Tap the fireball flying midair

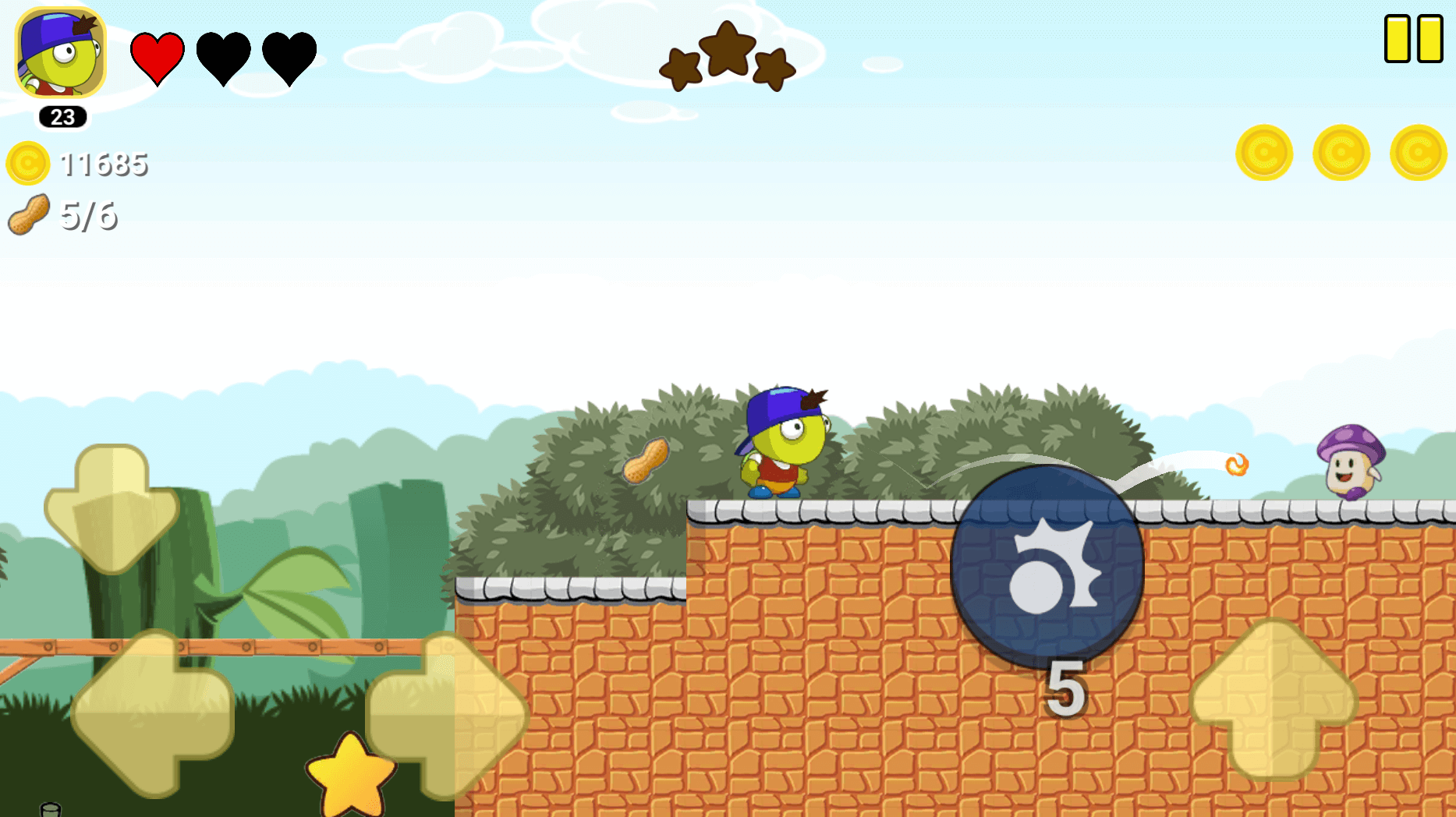(1235, 464)
